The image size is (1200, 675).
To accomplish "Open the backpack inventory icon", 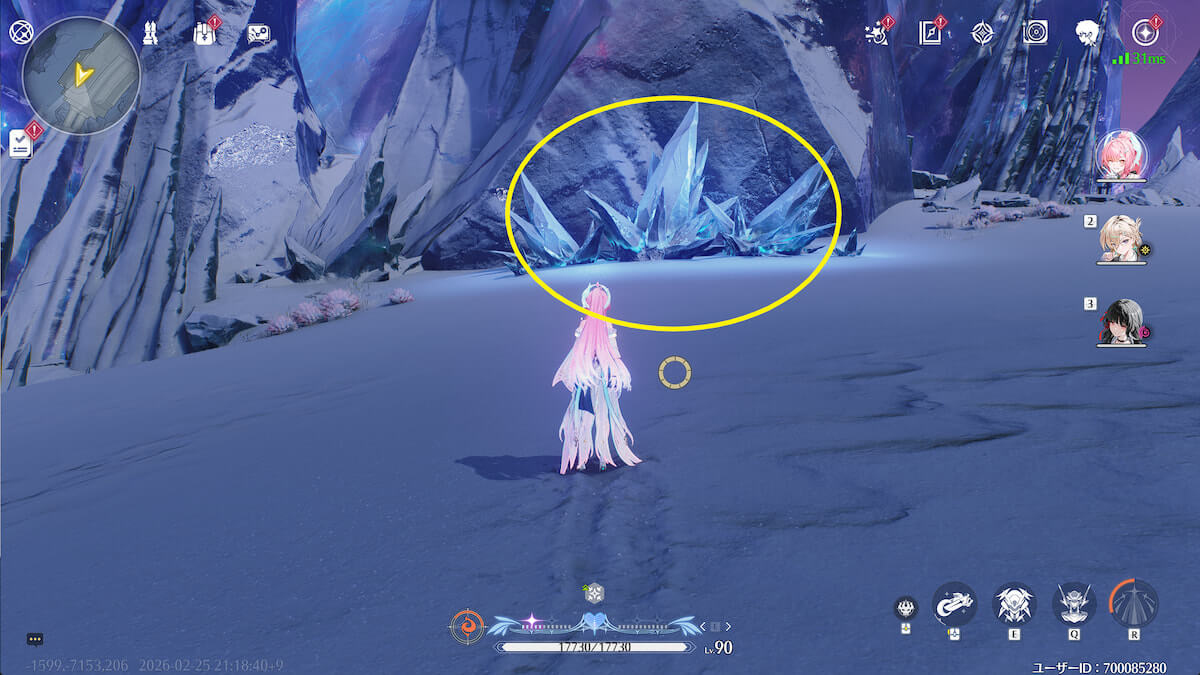I will coord(204,33).
